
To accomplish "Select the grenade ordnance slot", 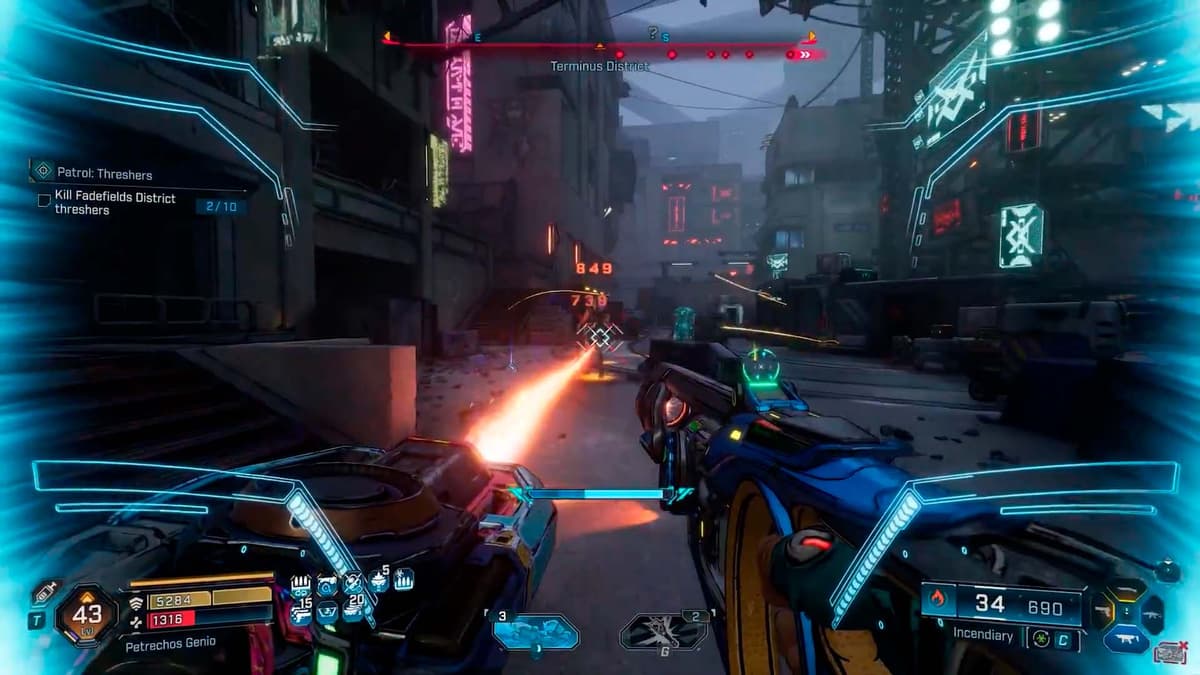I will [664, 631].
